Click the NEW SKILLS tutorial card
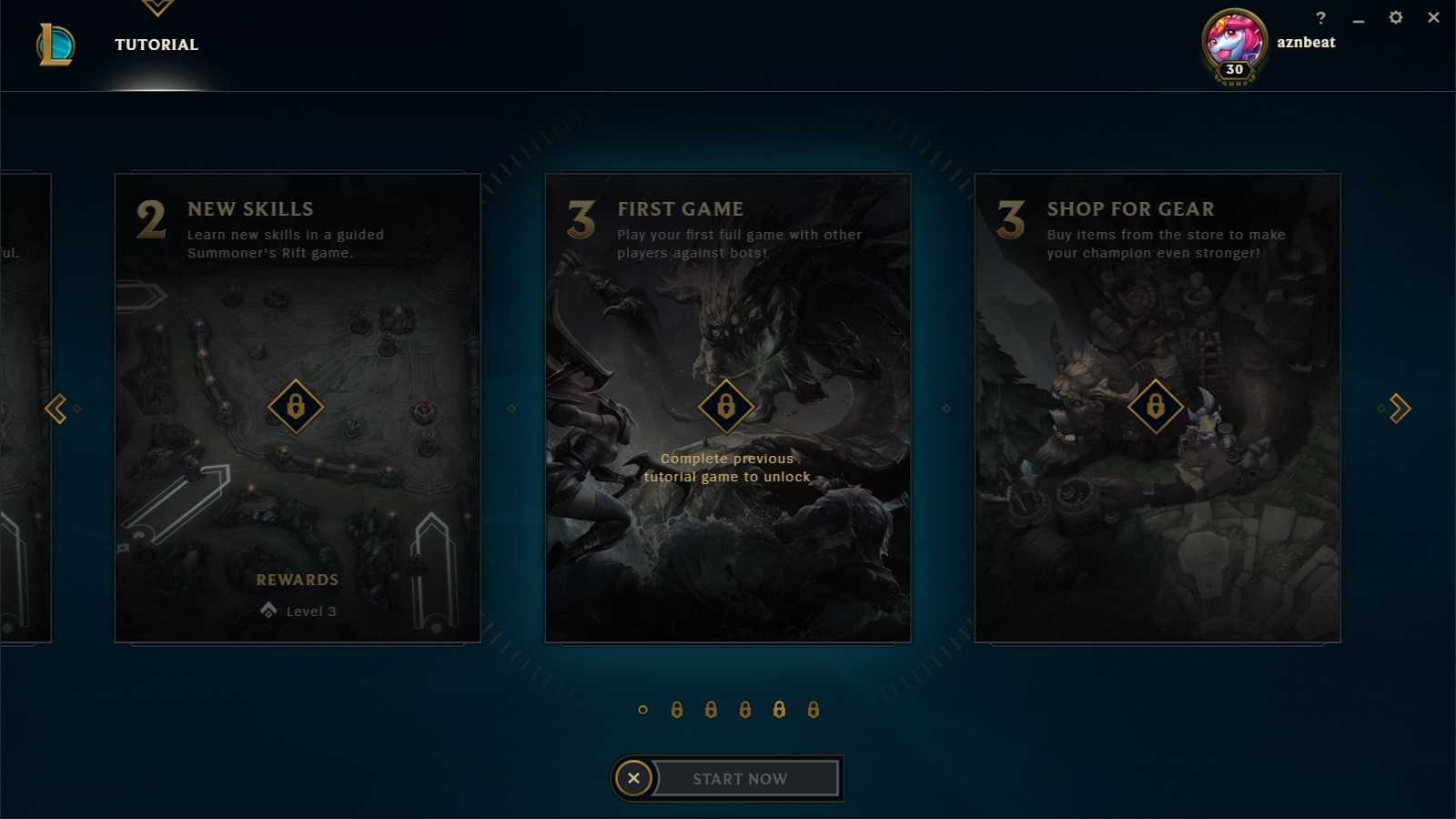1456x819 pixels. [x=298, y=407]
